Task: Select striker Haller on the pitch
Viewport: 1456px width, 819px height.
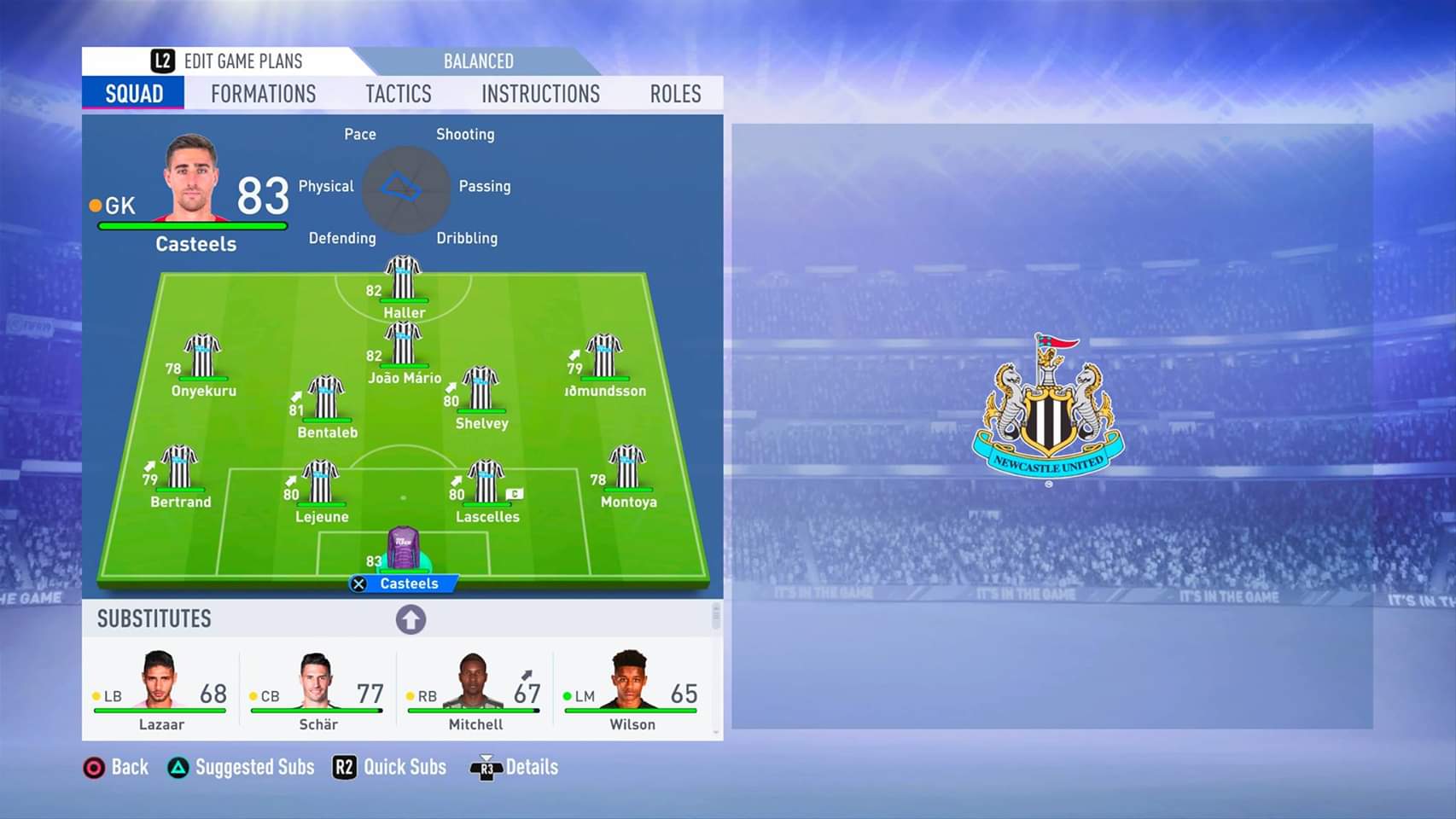Action: point(403,282)
